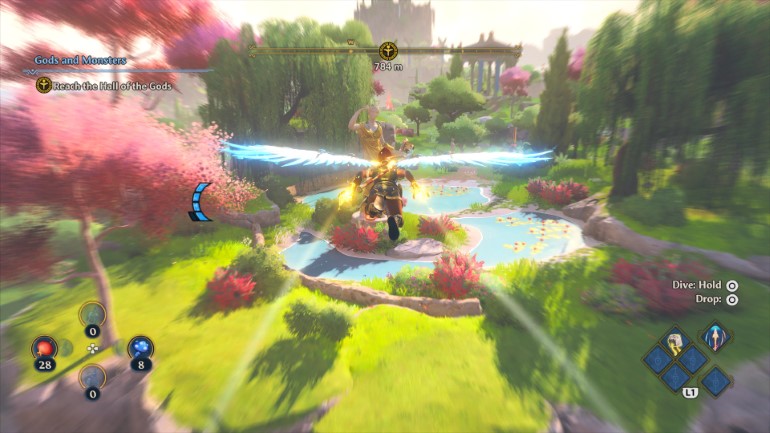Image resolution: width=770 pixels, height=433 pixels.
Task: Select the Reach the Hall of the Gods objective
Action: tap(109, 85)
